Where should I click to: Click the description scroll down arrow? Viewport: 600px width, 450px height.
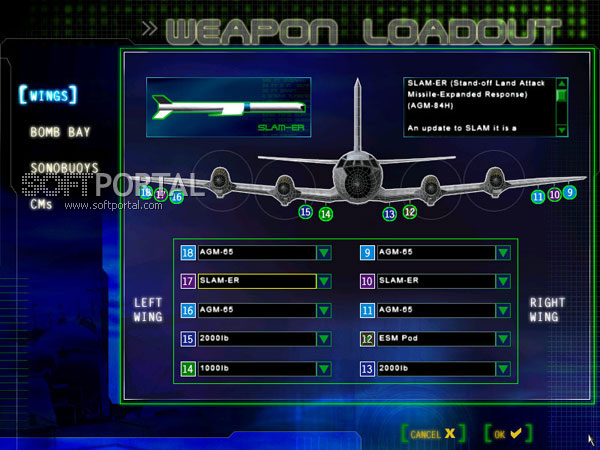[562, 130]
